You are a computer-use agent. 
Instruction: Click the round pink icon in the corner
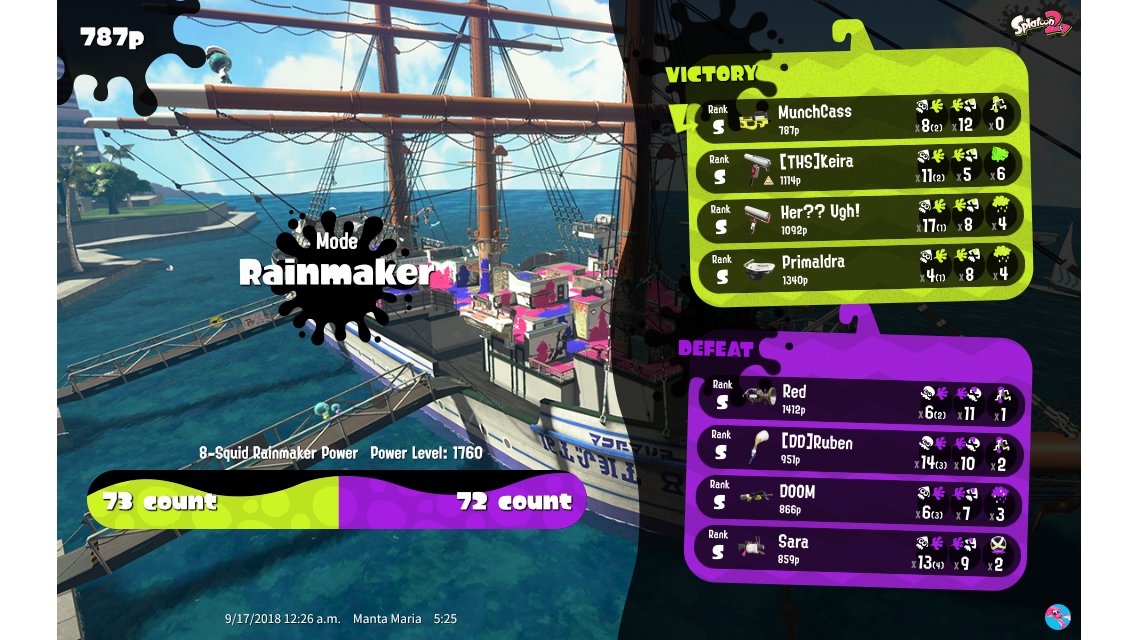click(x=1057, y=616)
